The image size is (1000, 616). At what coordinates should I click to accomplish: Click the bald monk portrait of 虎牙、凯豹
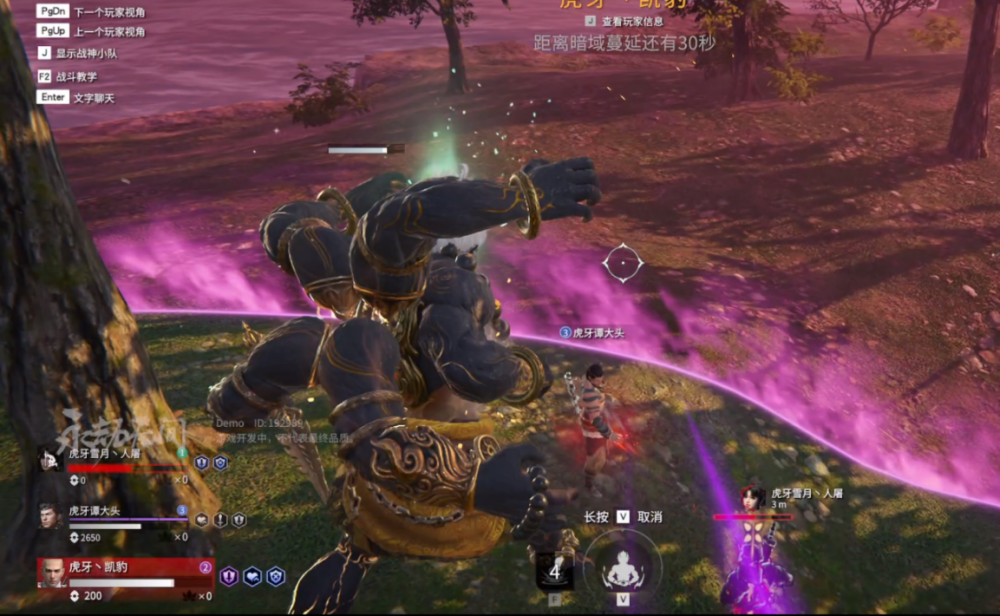pyautogui.click(x=52, y=574)
